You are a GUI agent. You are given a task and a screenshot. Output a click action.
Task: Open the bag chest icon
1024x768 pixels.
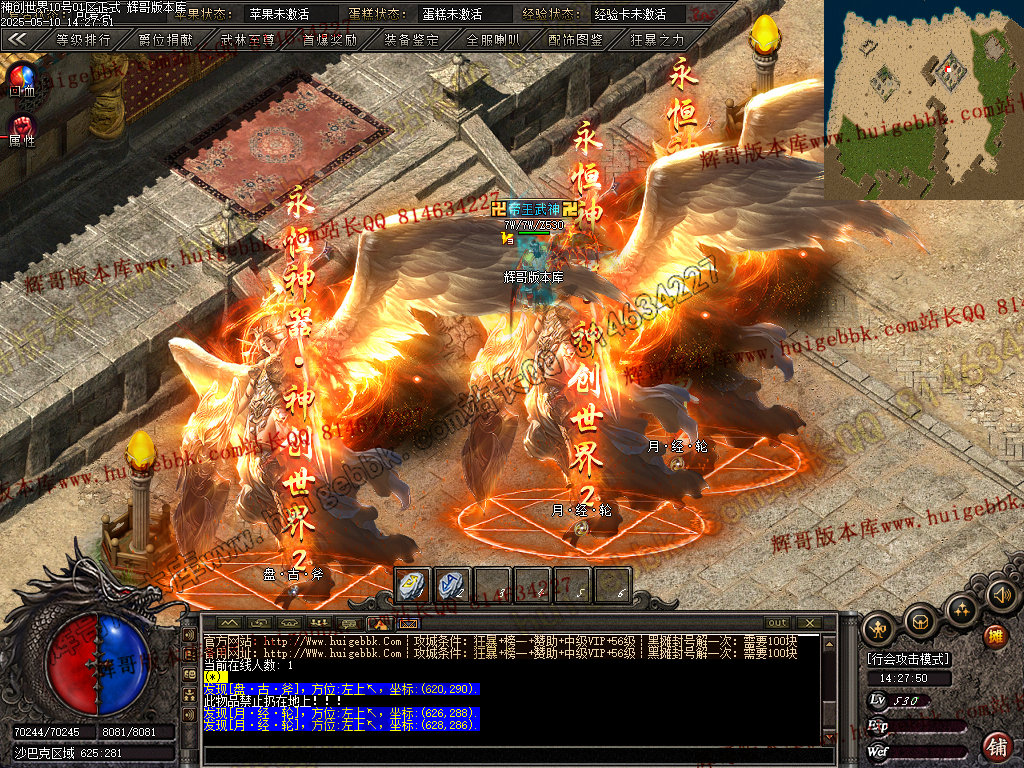[919, 624]
